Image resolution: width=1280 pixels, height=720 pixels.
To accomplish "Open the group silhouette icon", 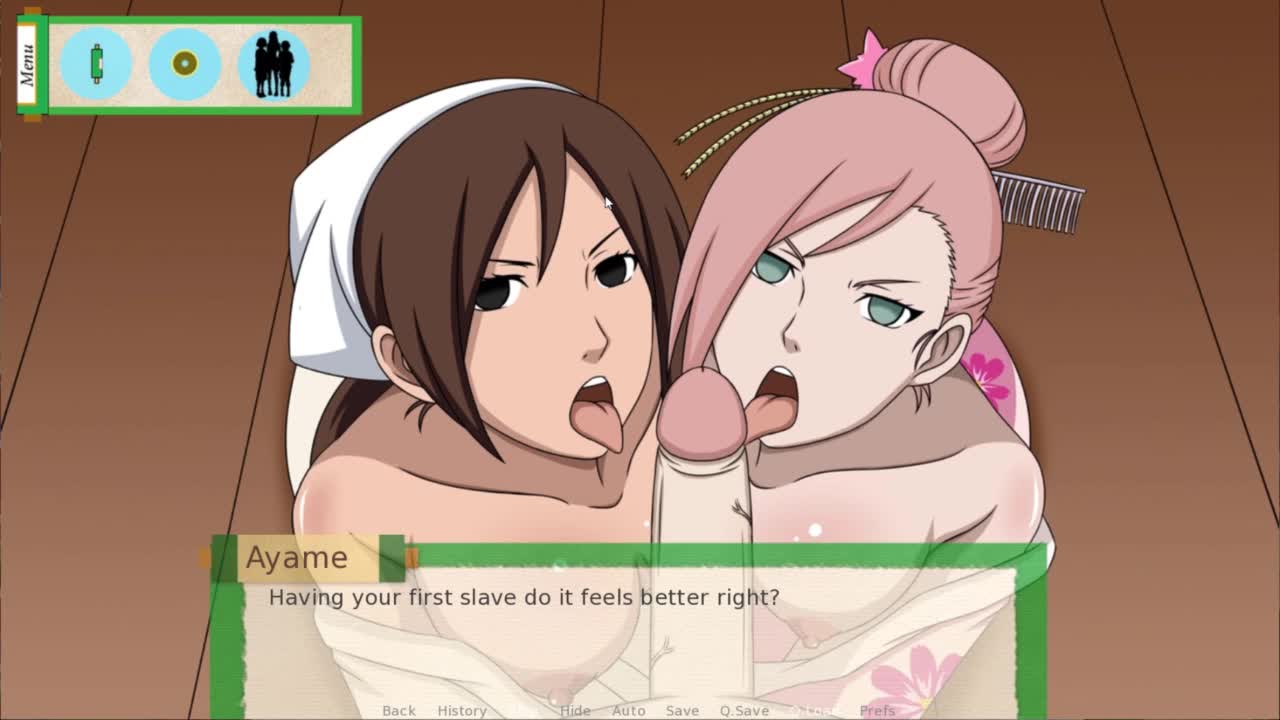I will [273, 64].
